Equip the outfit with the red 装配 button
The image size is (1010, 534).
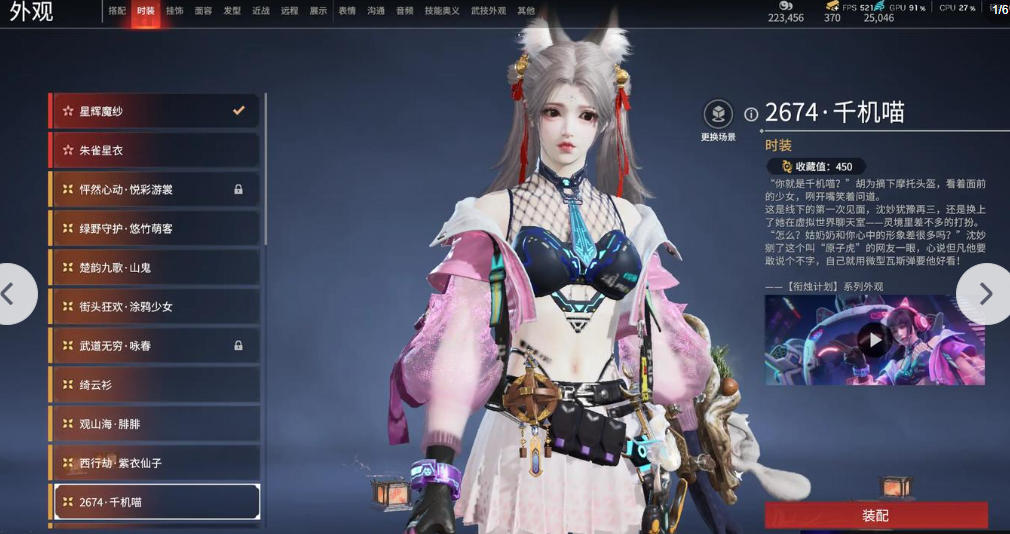tap(875, 515)
